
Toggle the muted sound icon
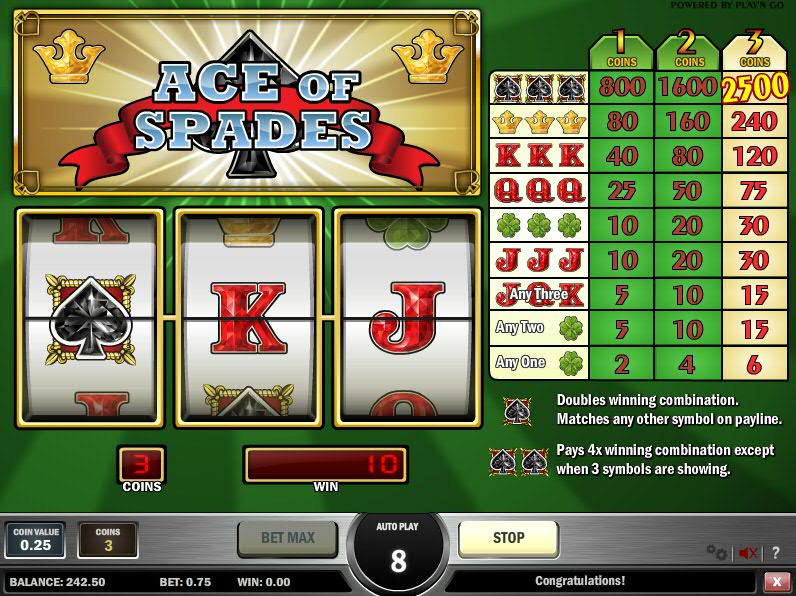coord(746,552)
